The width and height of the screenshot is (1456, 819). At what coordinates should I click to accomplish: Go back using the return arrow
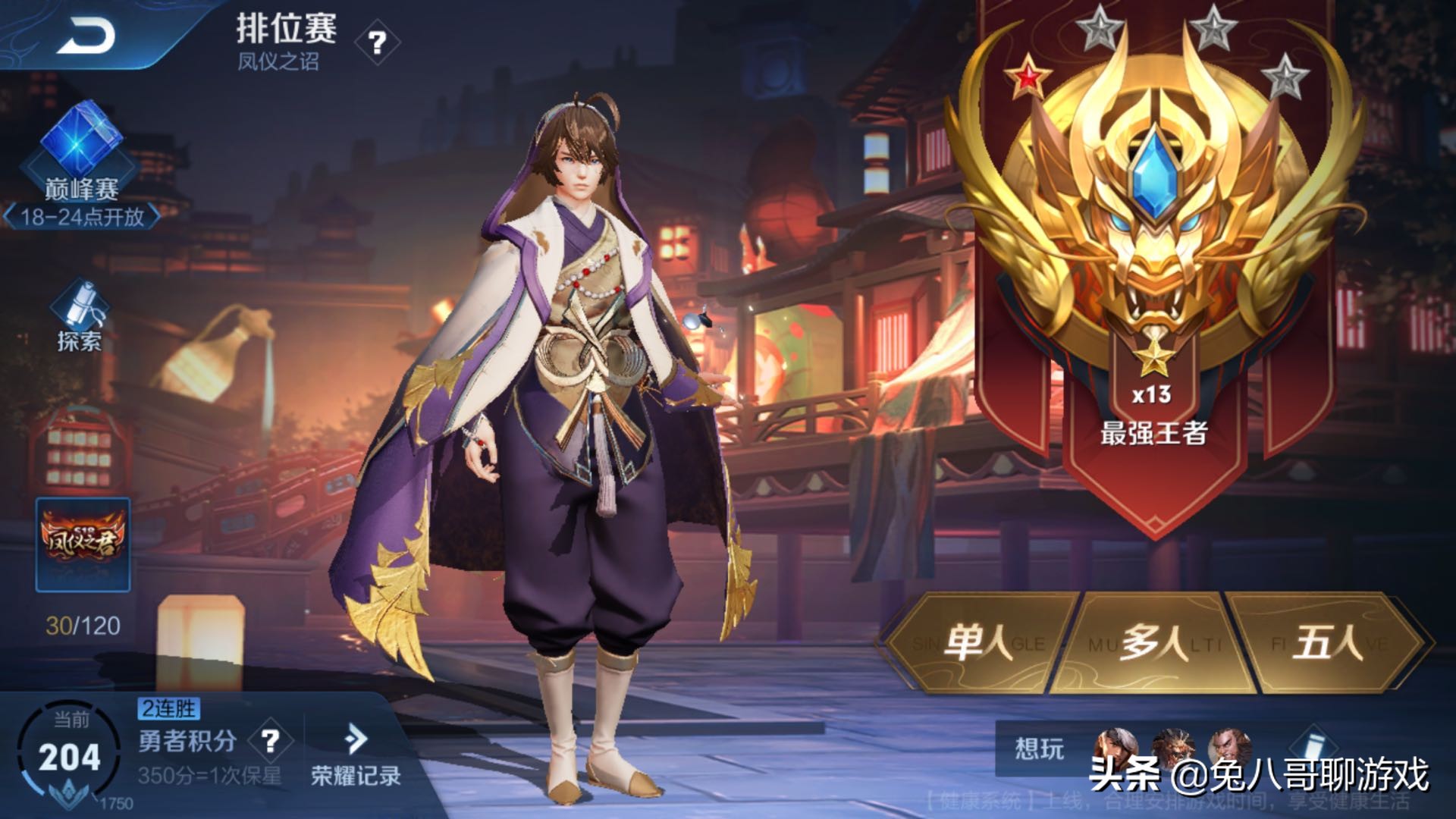point(86,36)
